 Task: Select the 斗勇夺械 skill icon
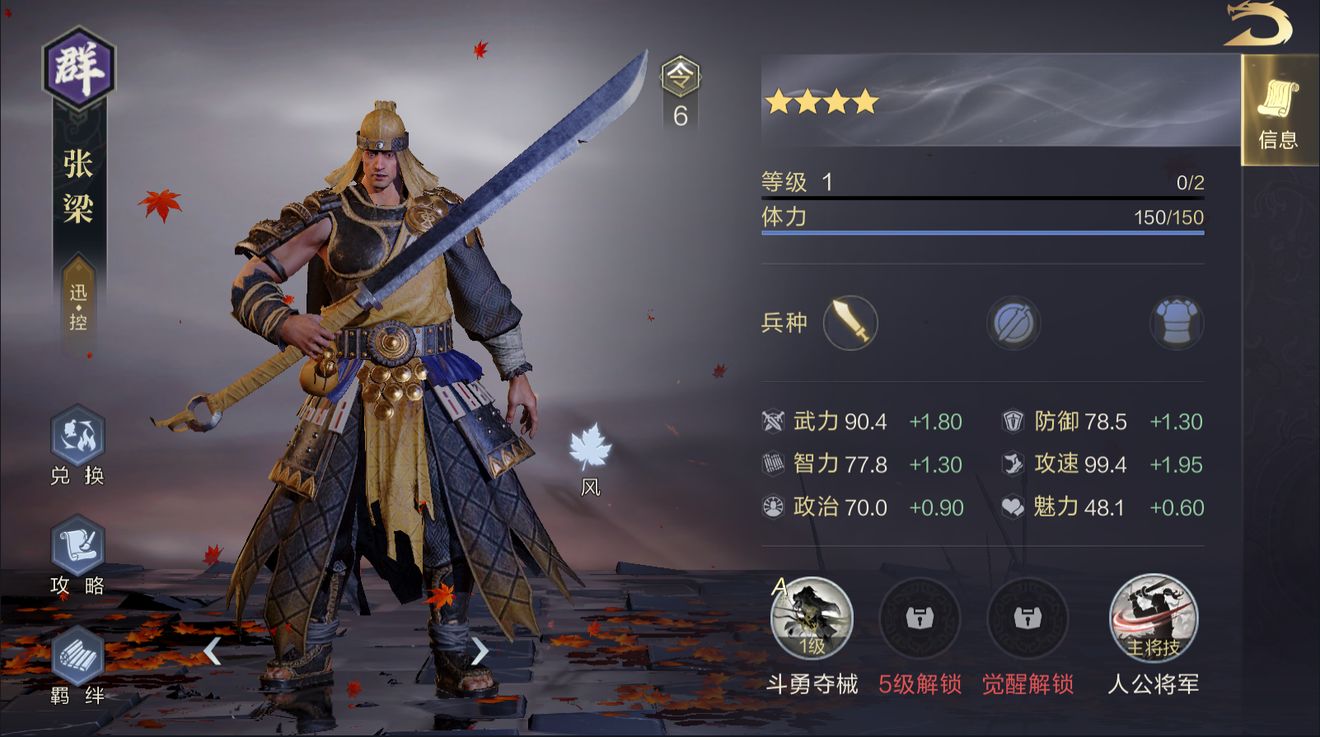(x=812, y=619)
